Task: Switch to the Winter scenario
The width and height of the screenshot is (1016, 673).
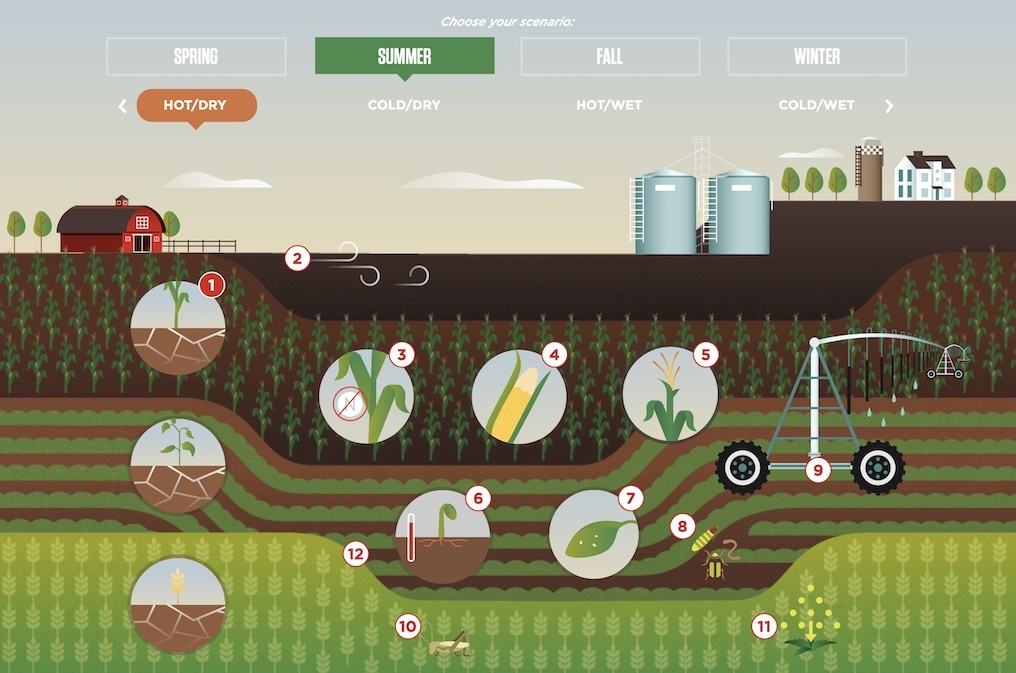Action: point(817,57)
